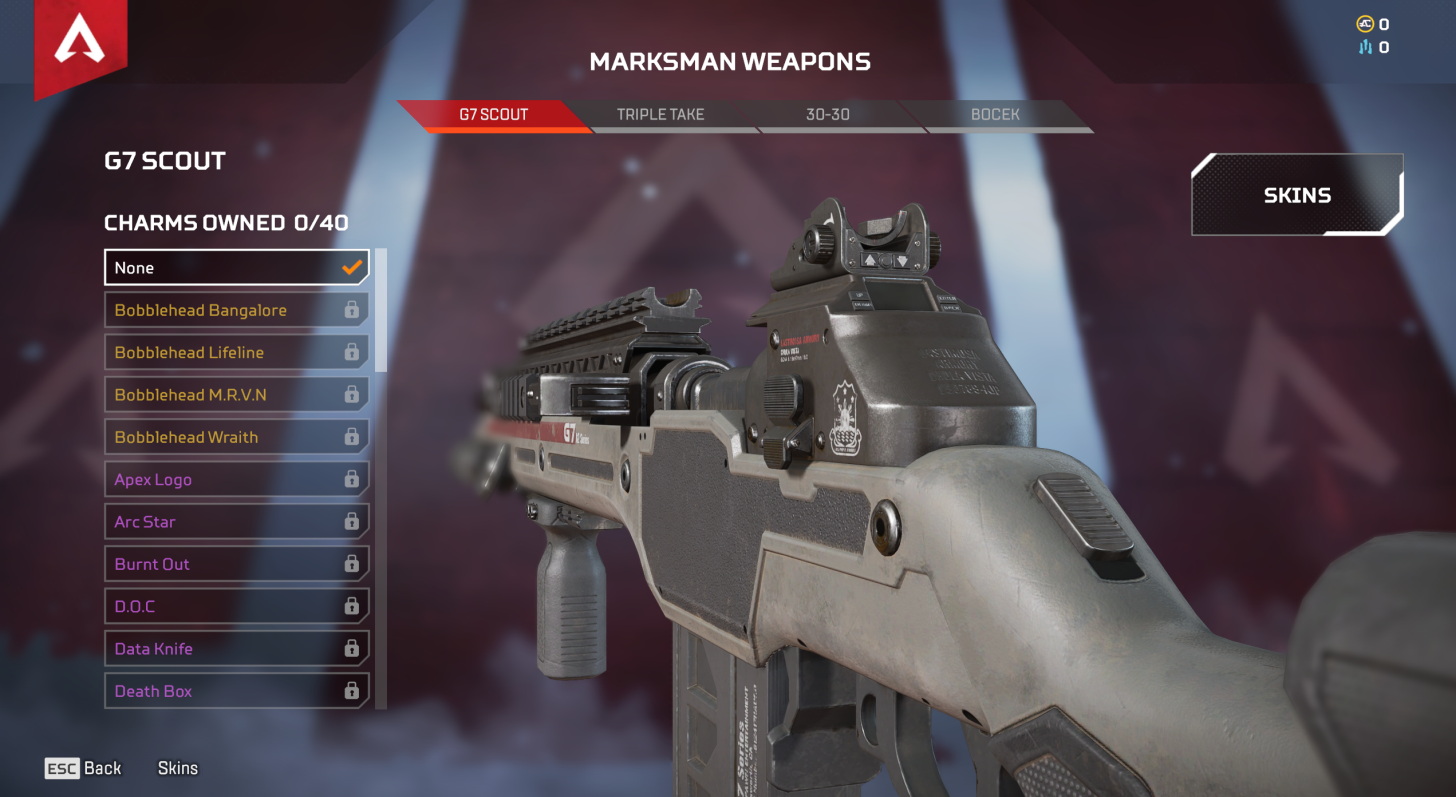Show the Bocek weapon tab

[x=994, y=115]
